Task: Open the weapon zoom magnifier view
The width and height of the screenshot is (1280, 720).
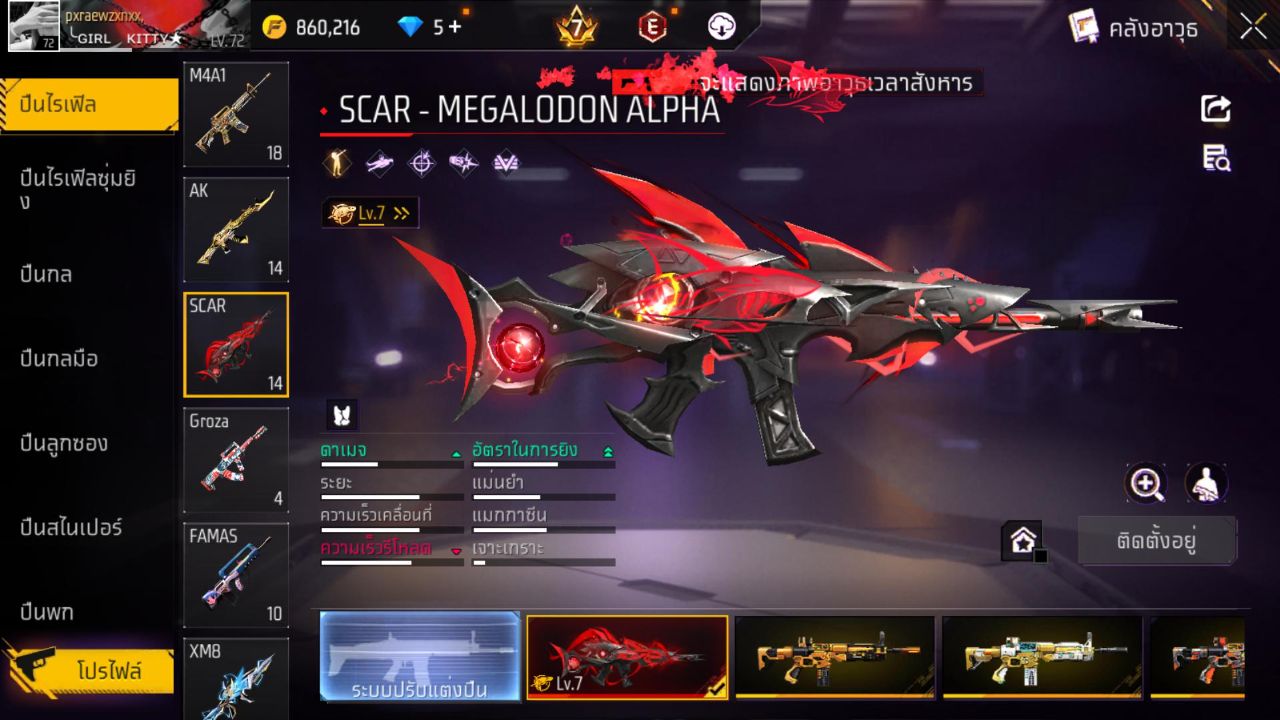Action: [x=1146, y=483]
